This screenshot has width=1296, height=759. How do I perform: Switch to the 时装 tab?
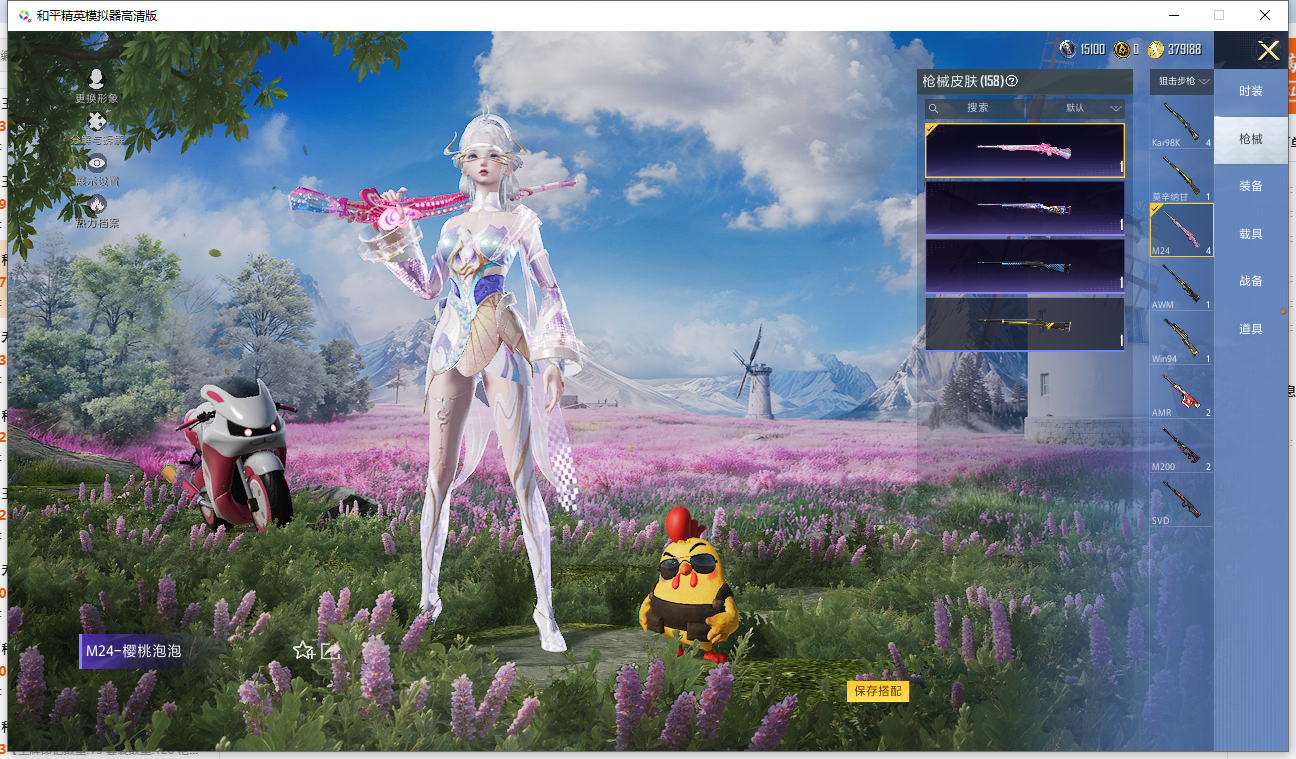coord(1250,91)
